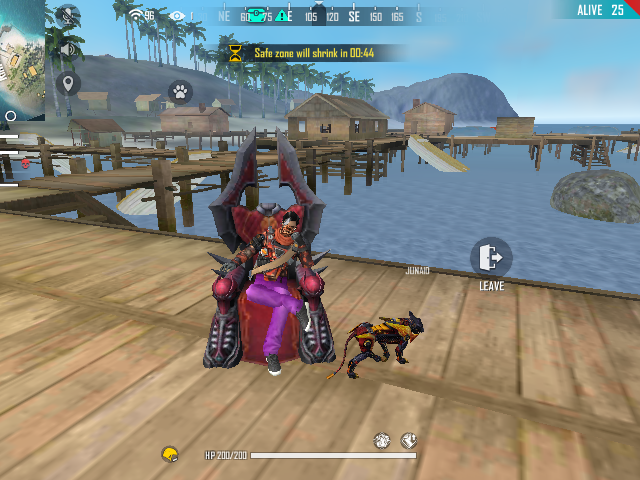Leave the throne seat with LEAVE button

(x=491, y=258)
